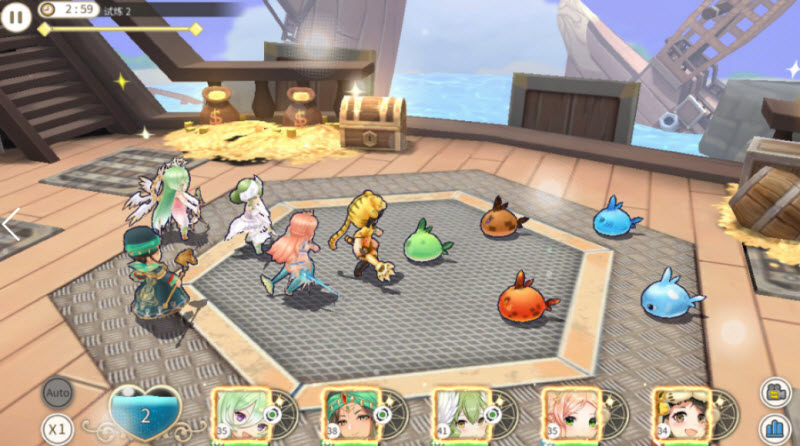The height and width of the screenshot is (446, 800).
Task: Open the camera view button
Action: (774, 392)
